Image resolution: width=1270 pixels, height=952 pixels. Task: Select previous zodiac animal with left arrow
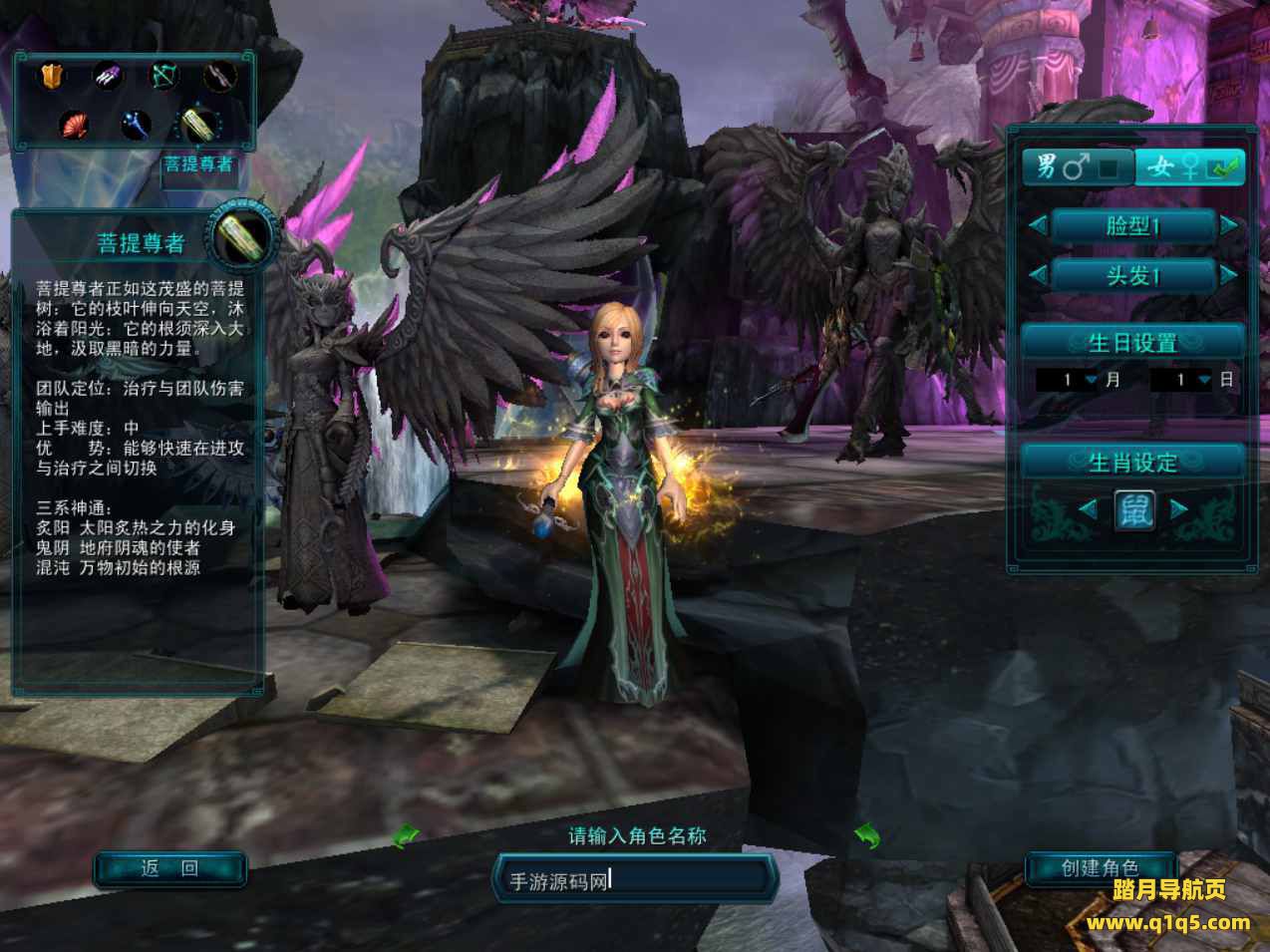coord(1089,510)
